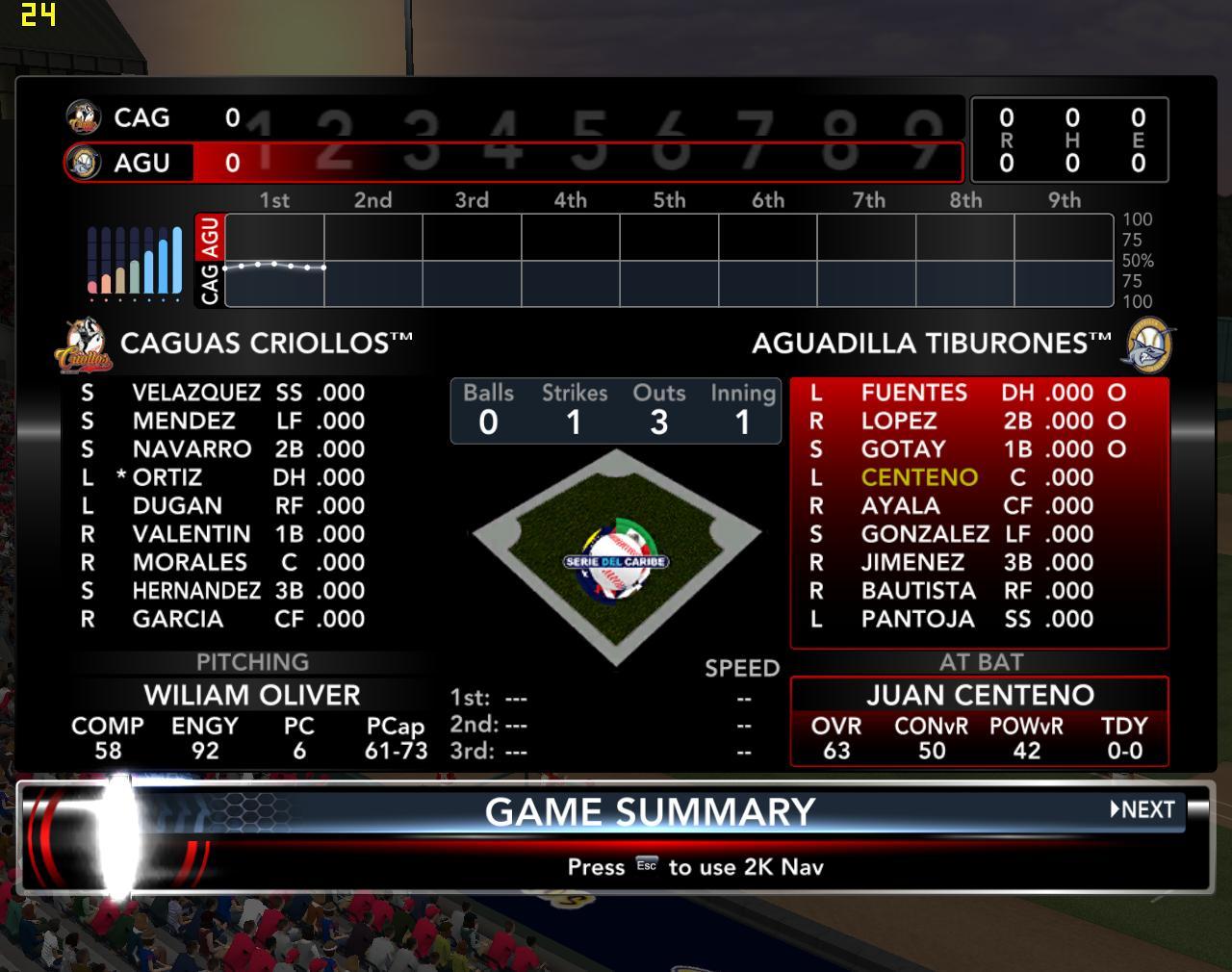
Task: Choose Velazquez in the Caguas lineup
Action: click(196, 393)
